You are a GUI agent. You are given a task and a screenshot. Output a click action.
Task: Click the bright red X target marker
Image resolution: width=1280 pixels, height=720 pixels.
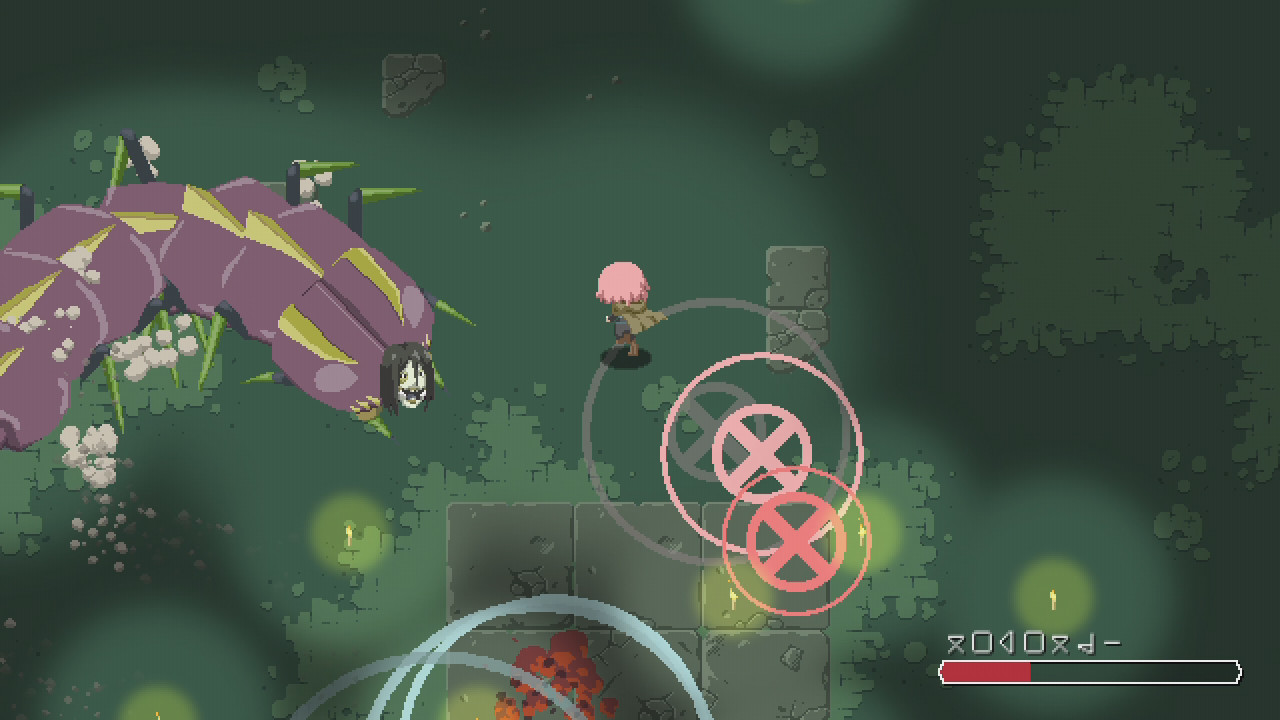click(795, 540)
